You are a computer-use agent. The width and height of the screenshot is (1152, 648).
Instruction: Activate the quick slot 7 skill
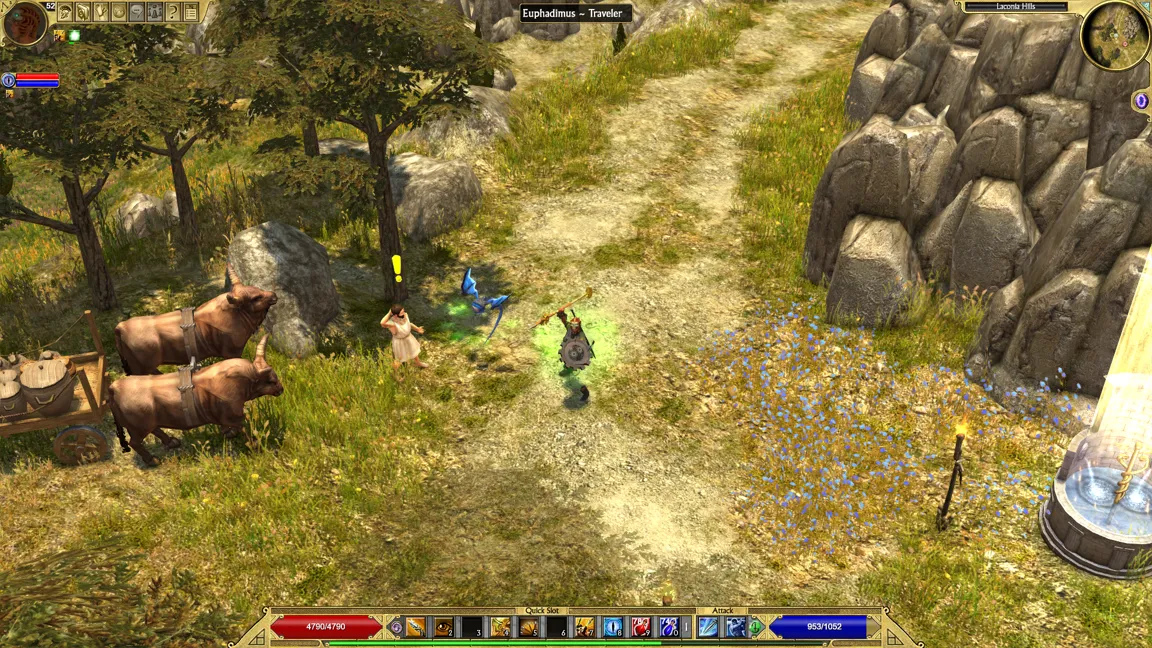pos(585,627)
